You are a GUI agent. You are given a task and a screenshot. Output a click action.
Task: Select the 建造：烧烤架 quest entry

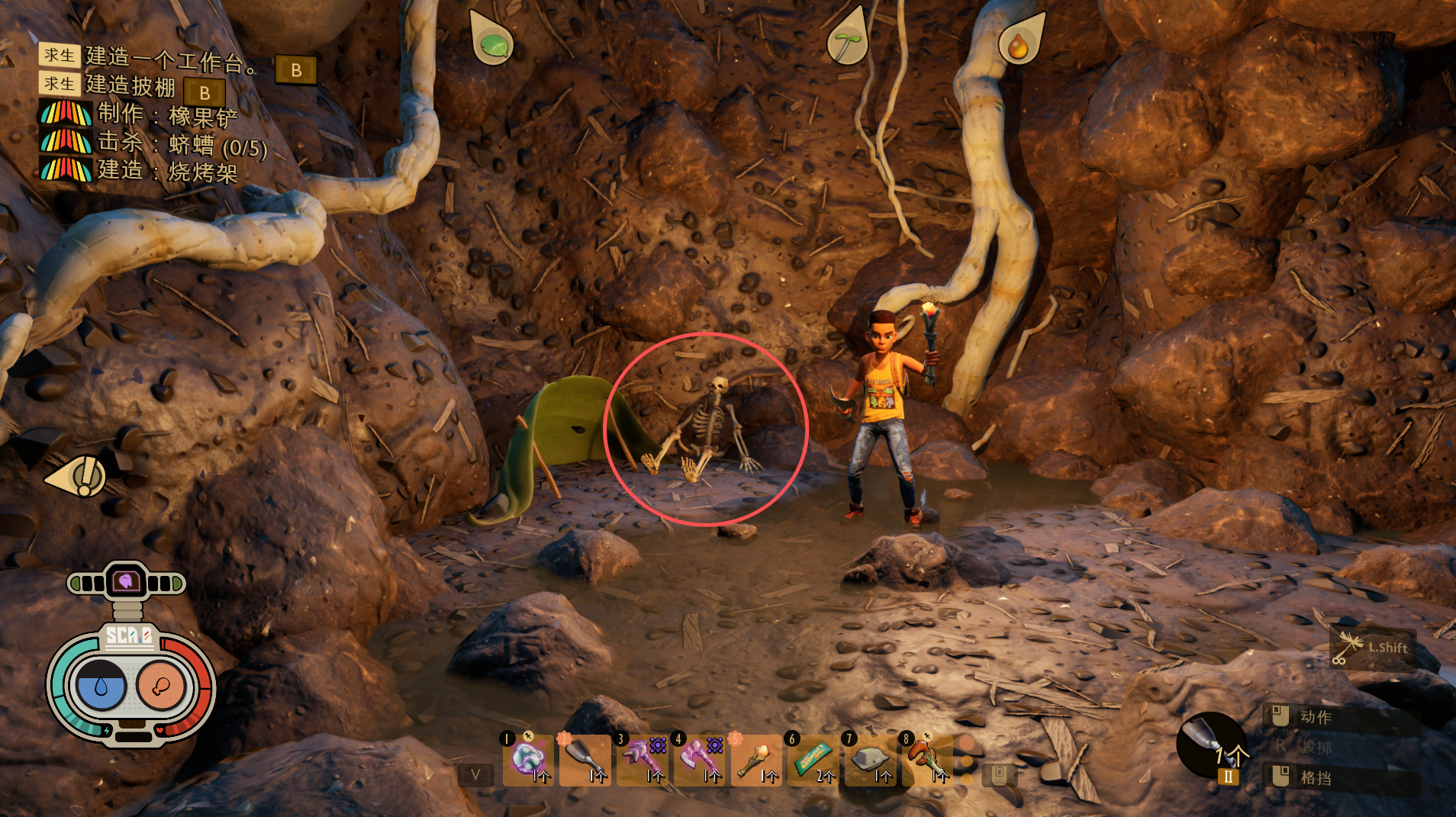tap(167, 171)
